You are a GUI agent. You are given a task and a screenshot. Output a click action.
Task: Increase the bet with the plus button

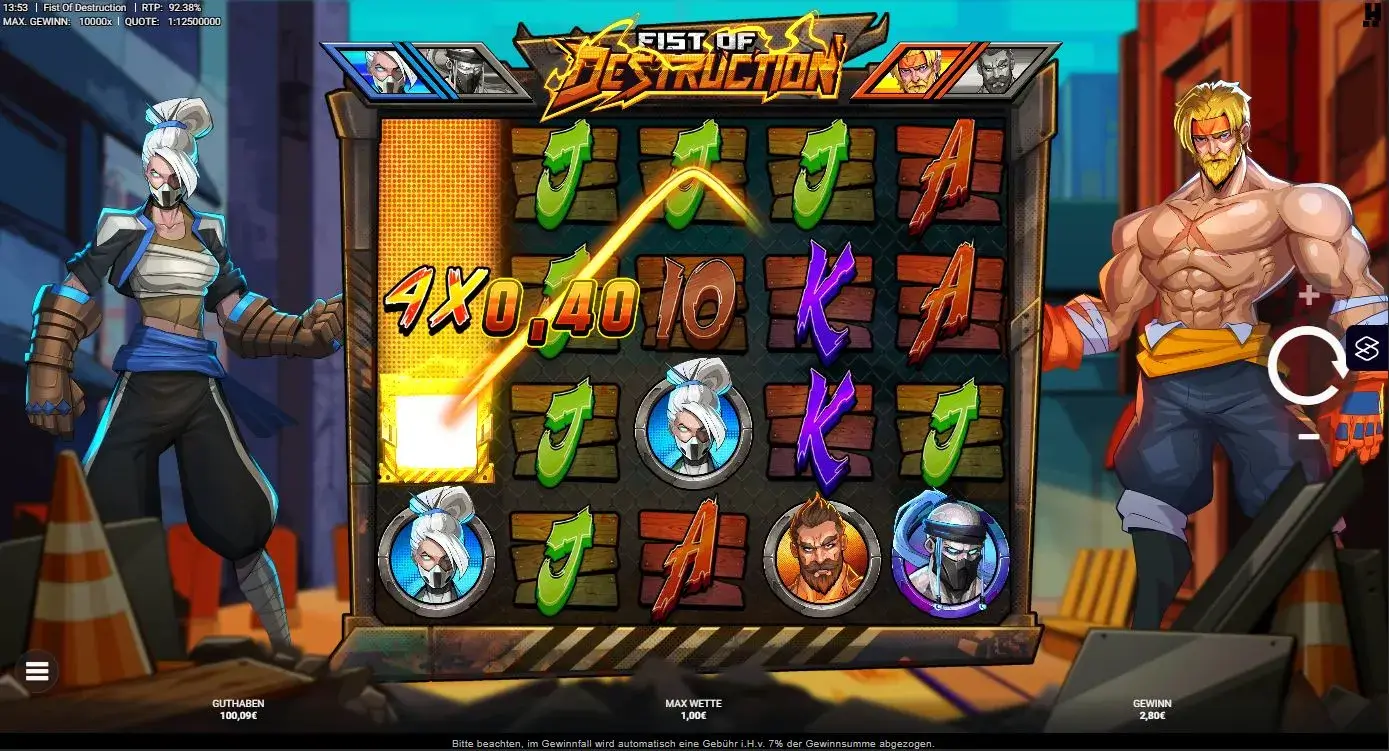(x=1307, y=296)
